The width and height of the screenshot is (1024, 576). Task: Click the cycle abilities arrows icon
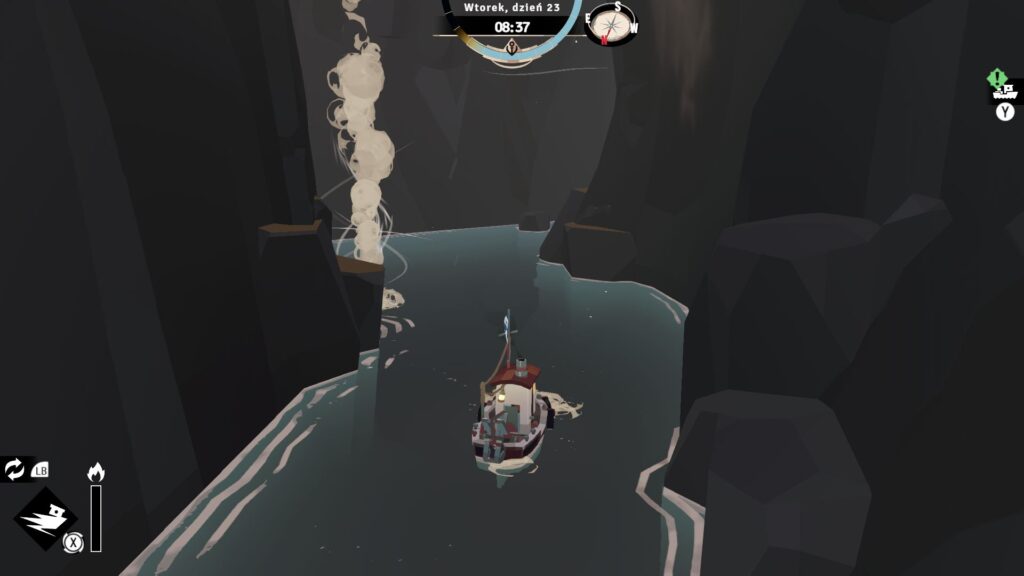[x=15, y=469]
